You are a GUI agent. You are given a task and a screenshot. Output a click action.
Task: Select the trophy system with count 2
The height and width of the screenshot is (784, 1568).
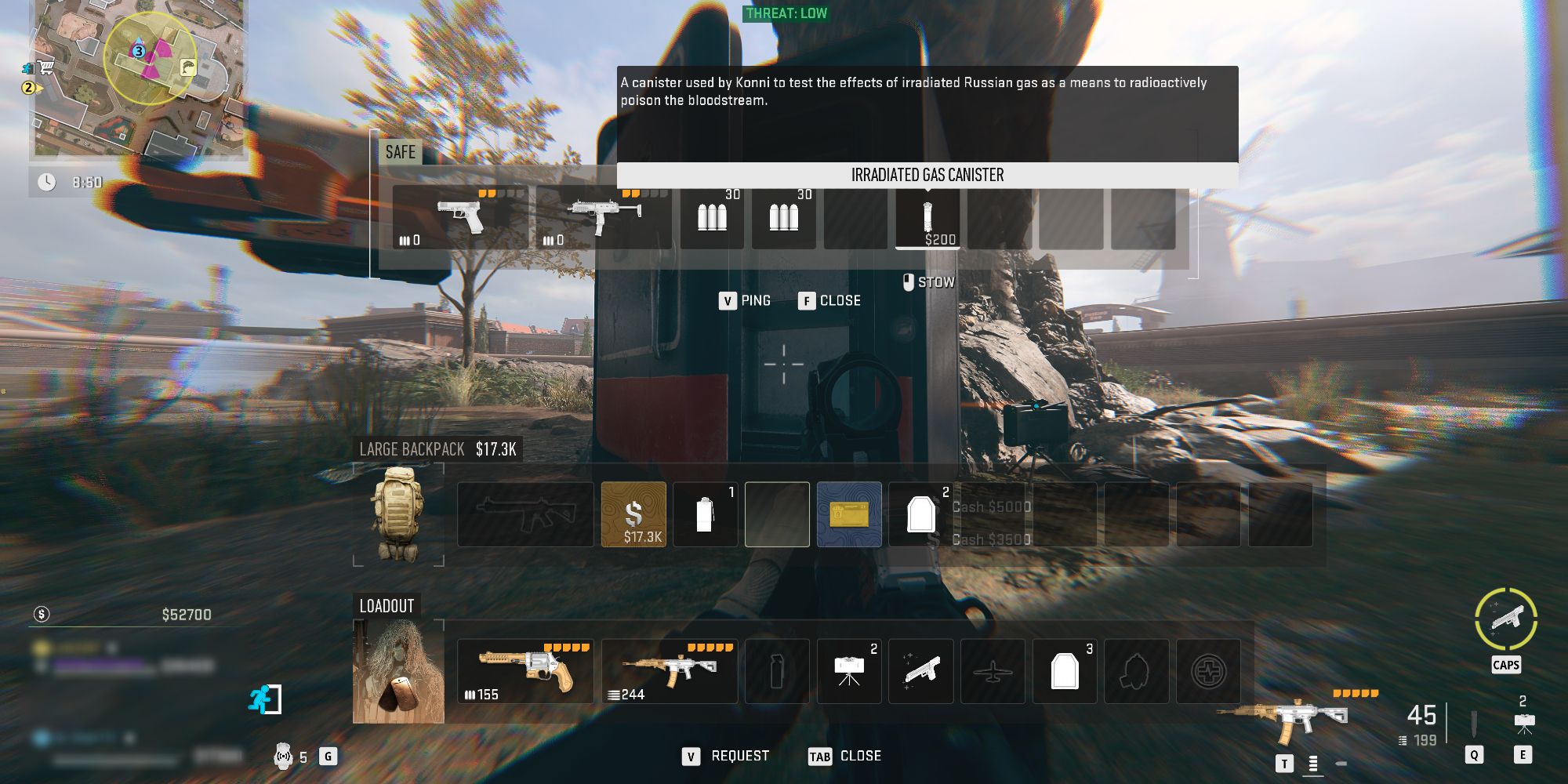850,672
